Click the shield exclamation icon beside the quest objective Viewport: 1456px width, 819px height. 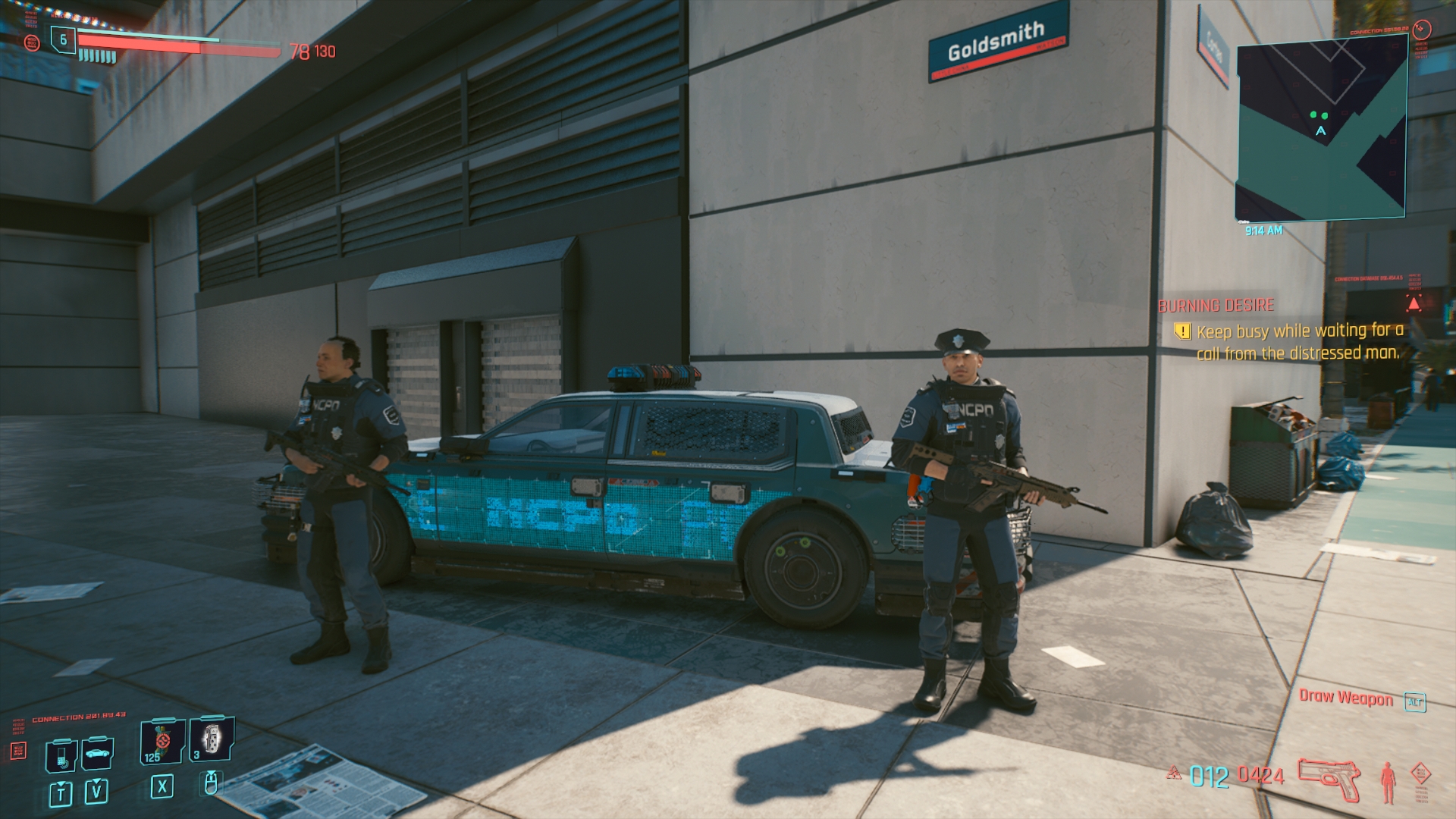pyautogui.click(x=1183, y=331)
